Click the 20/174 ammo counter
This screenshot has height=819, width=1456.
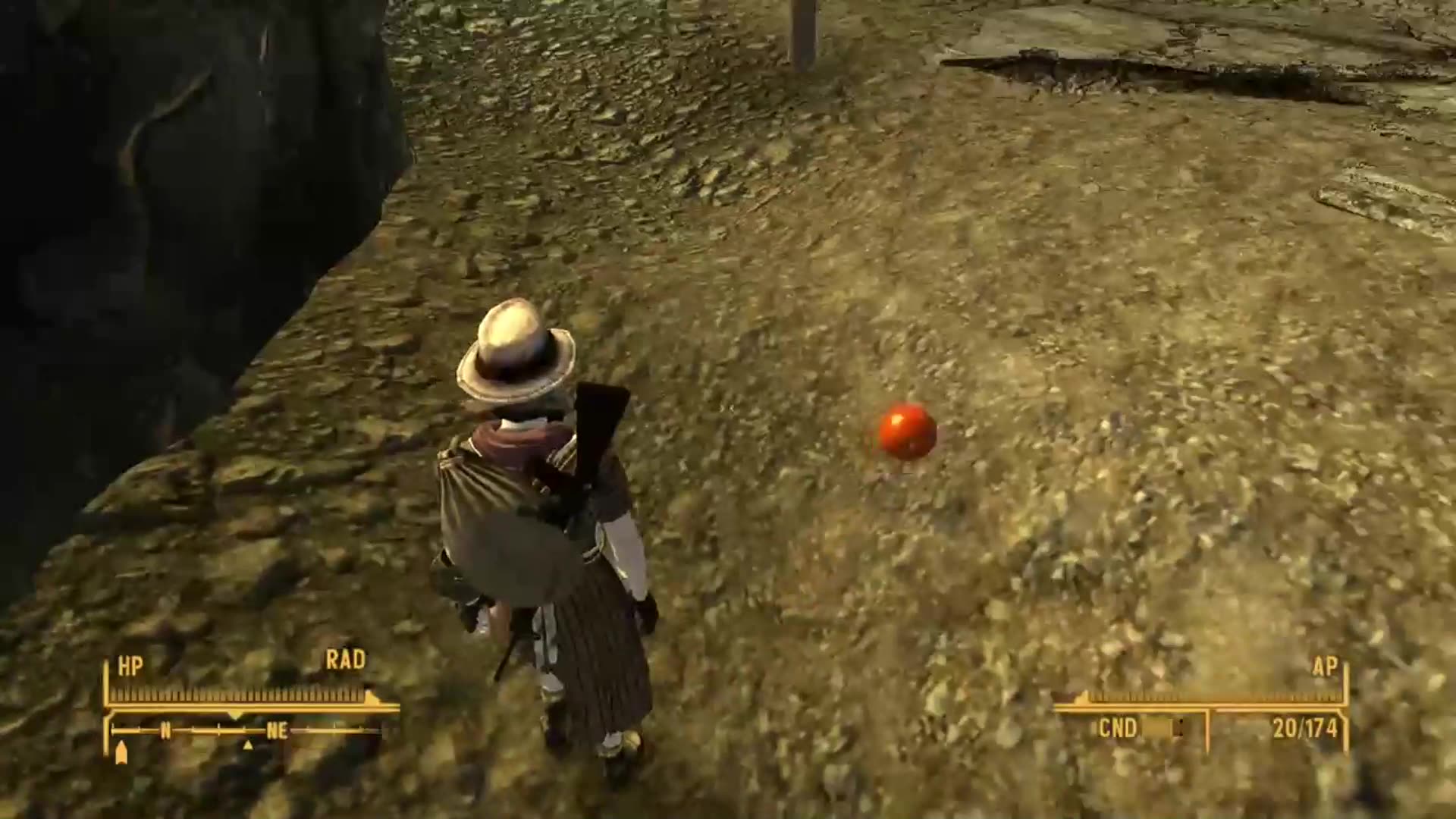[x=1307, y=727]
